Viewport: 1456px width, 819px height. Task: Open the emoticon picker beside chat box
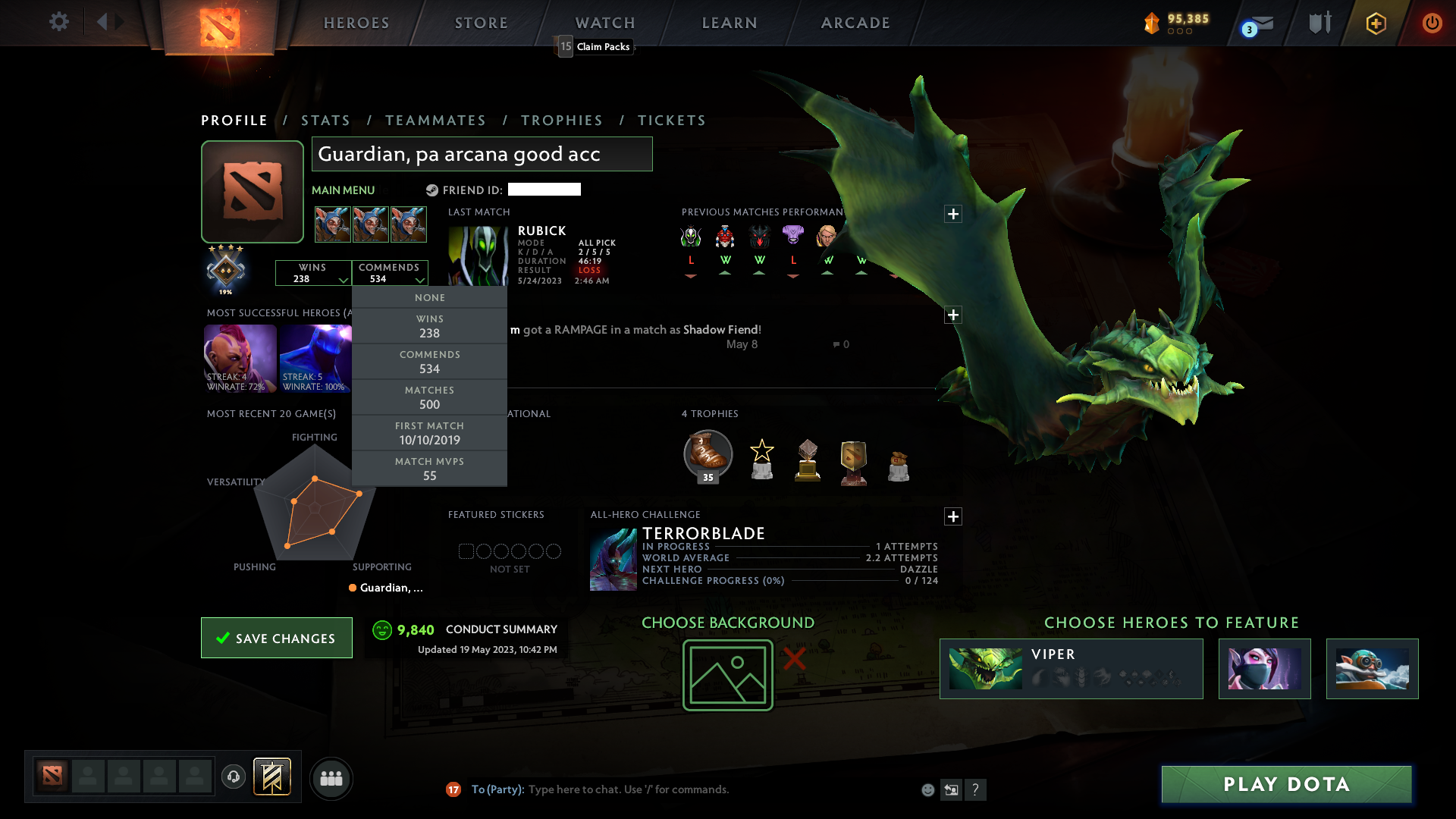tap(928, 789)
